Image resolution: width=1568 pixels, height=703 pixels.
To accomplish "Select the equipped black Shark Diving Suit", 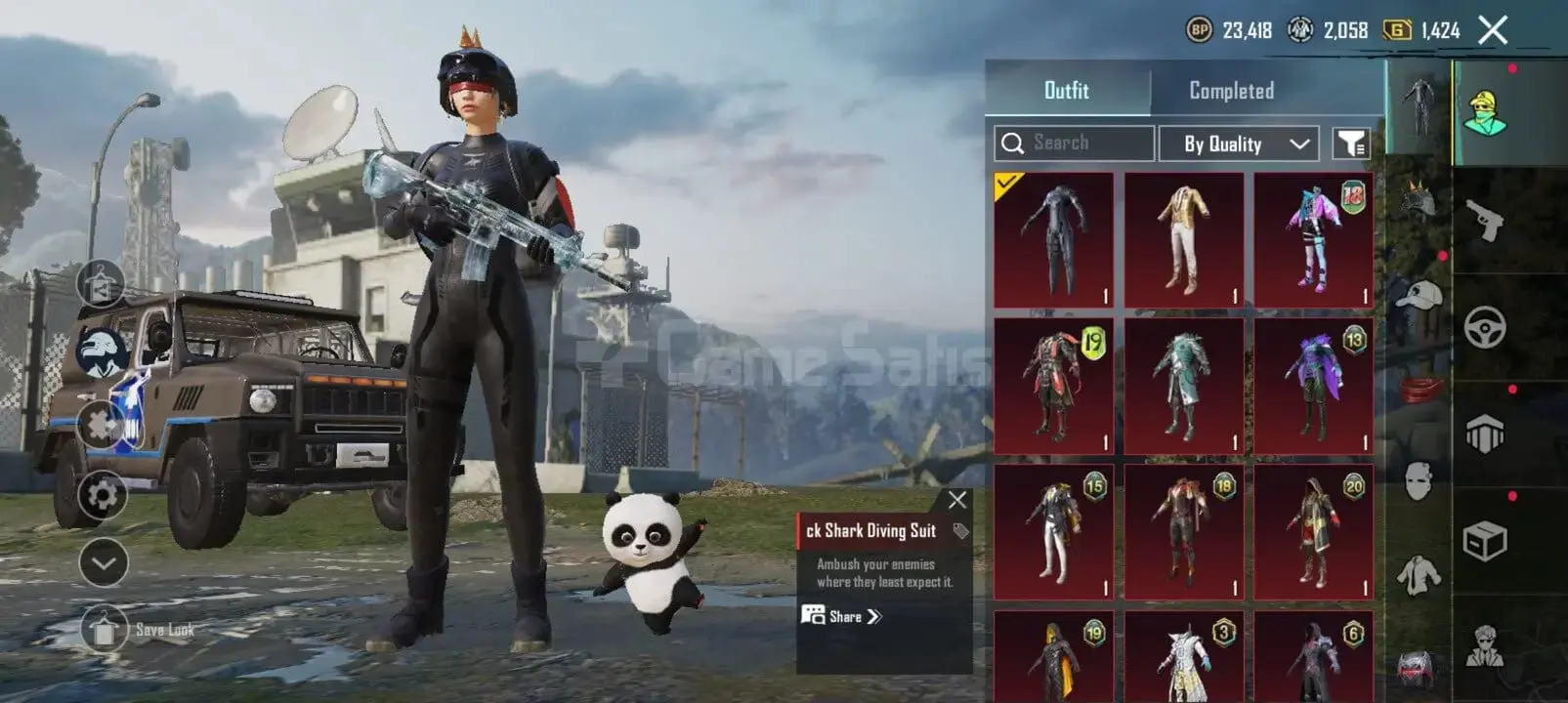I will pyautogui.click(x=1053, y=240).
